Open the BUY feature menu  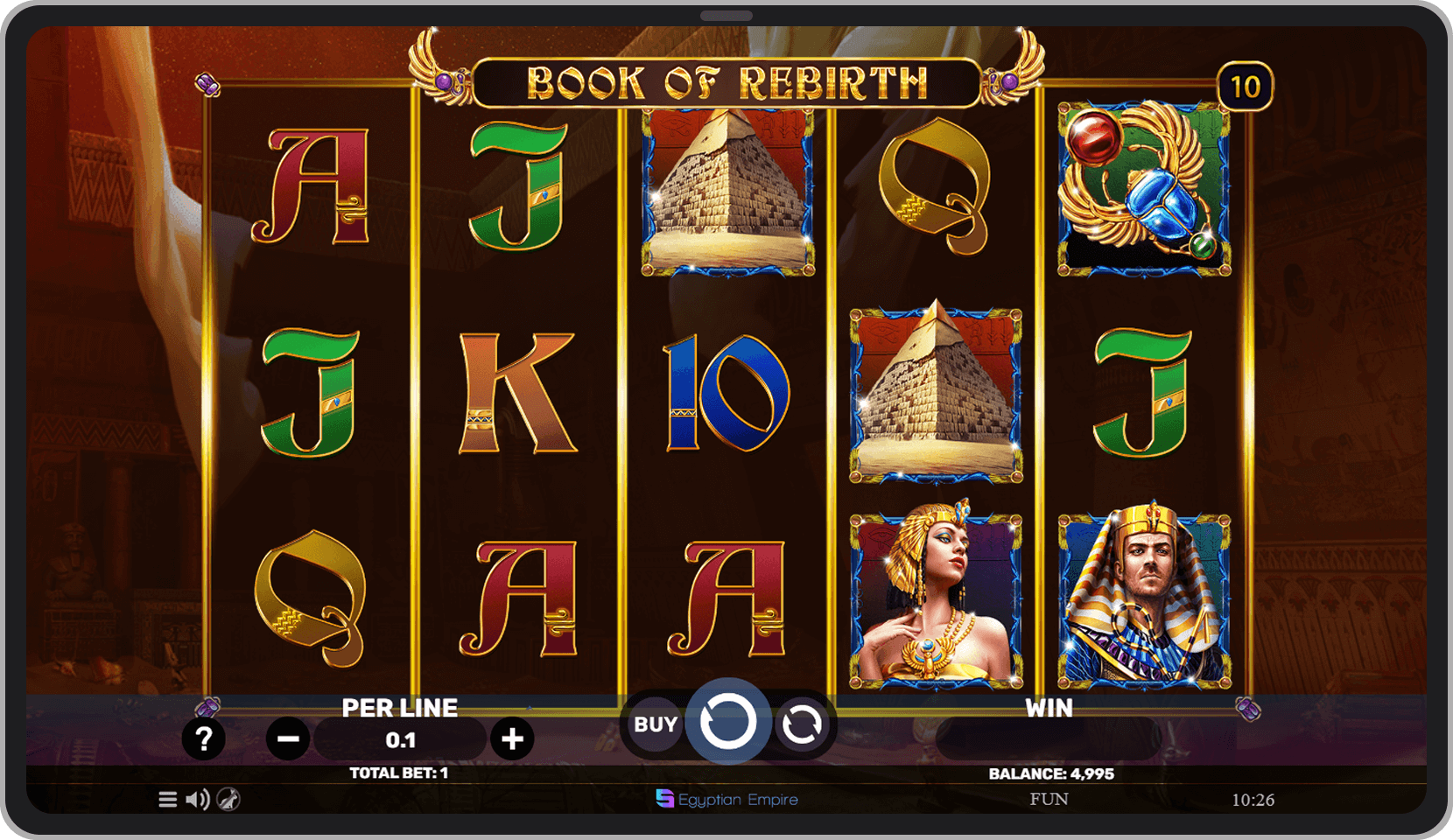click(655, 723)
